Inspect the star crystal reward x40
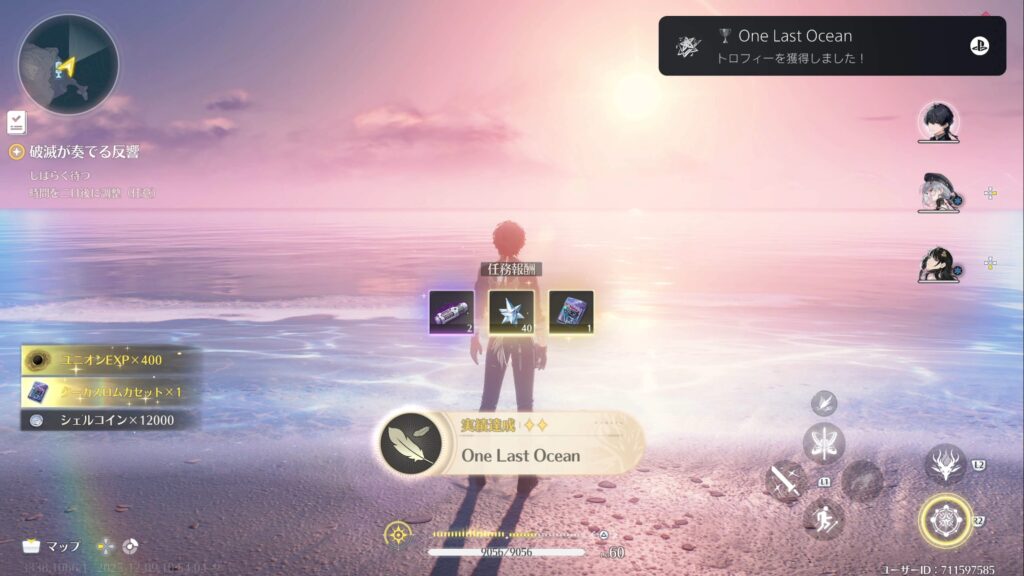The height and width of the screenshot is (576, 1024). pyautogui.click(x=511, y=312)
